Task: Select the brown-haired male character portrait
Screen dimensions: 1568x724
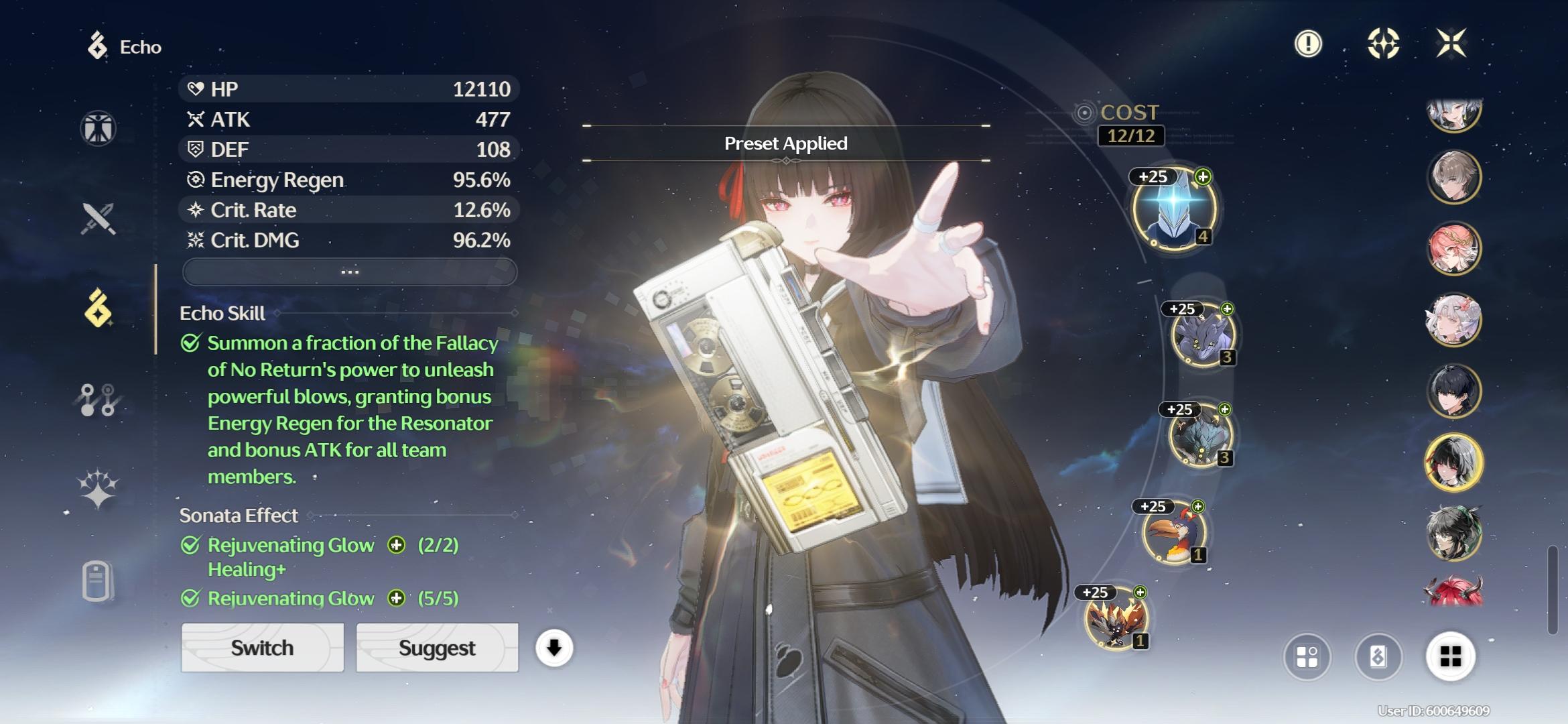Action: coord(1453,178)
